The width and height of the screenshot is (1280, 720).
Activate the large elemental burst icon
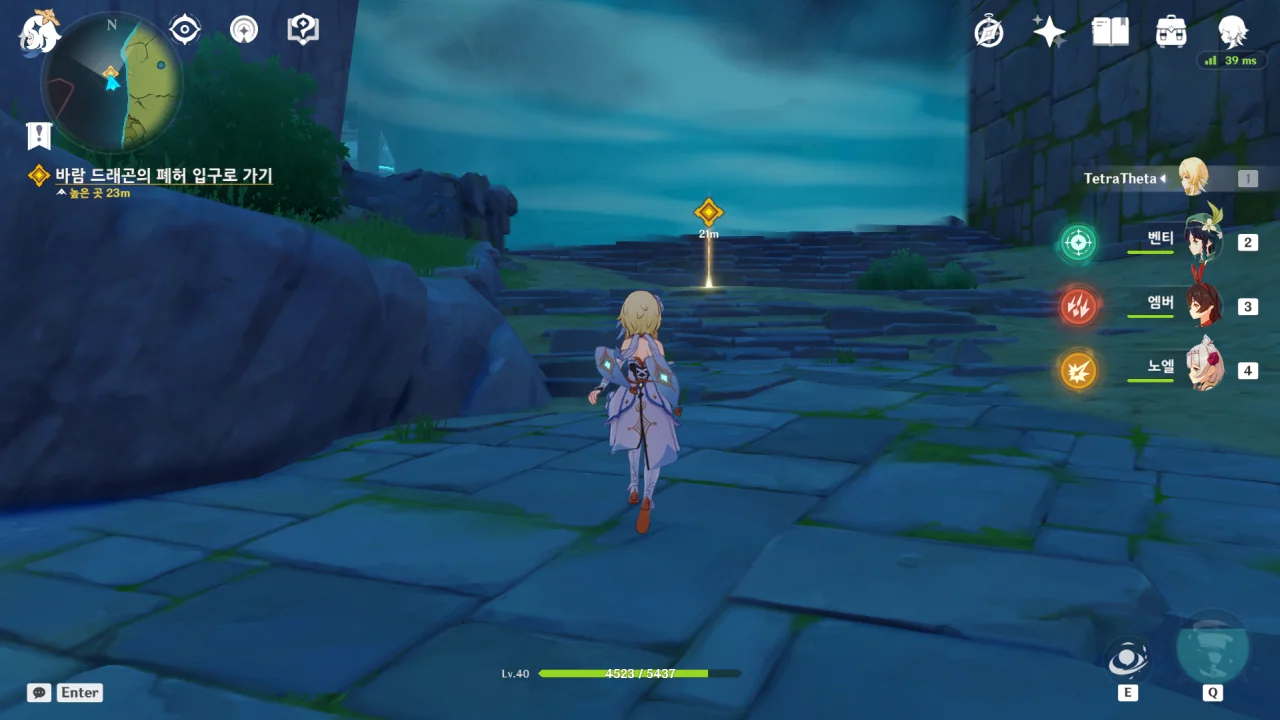[x=1212, y=648]
